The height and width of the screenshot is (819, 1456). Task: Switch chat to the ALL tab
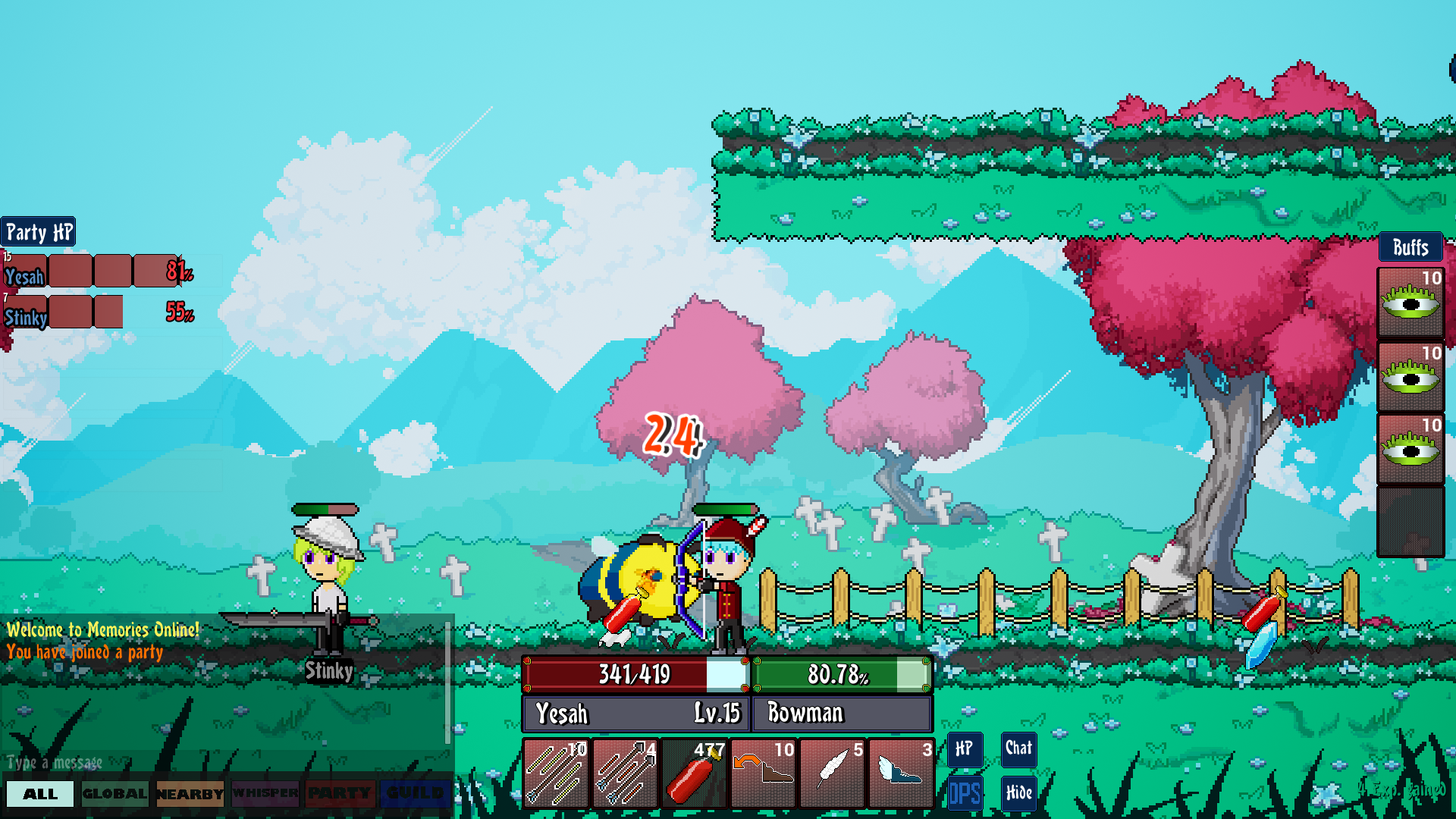point(40,794)
